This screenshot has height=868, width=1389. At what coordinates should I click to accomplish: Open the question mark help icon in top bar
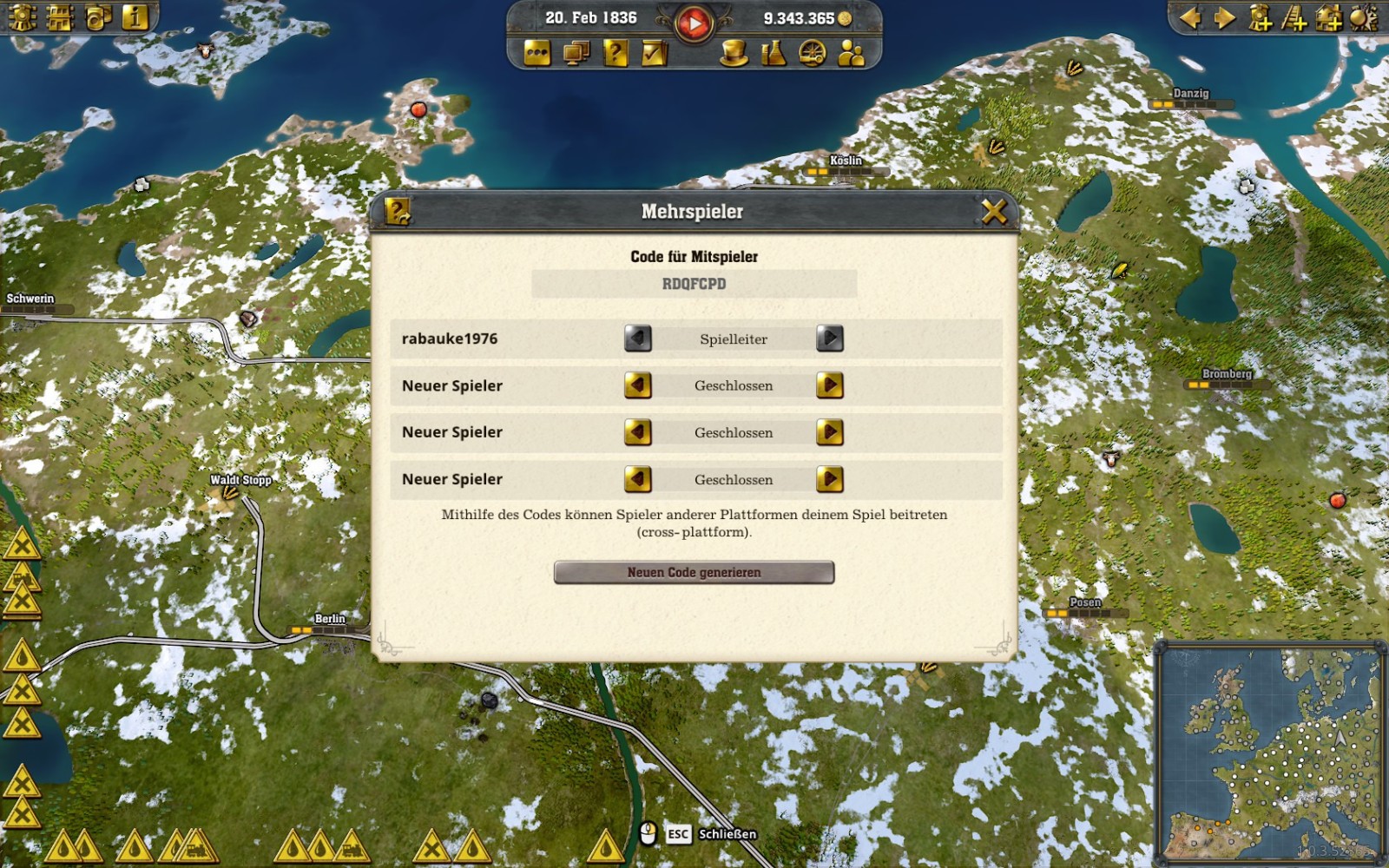pos(615,54)
